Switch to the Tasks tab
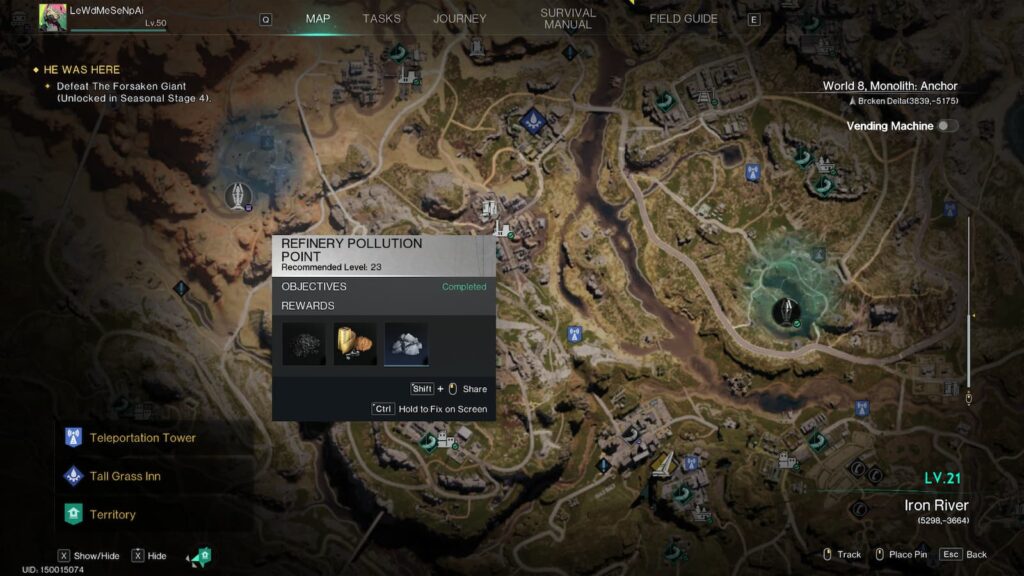The width and height of the screenshot is (1024, 576). (x=381, y=19)
